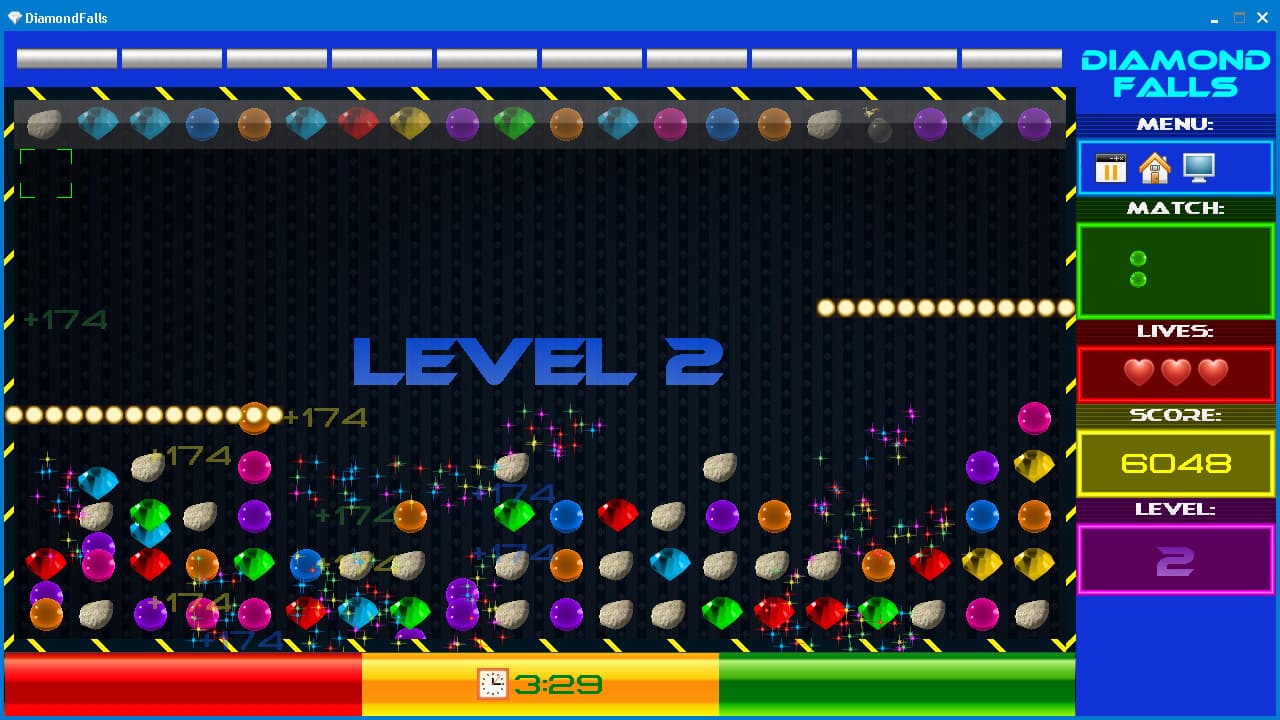This screenshot has height=720, width=1280.
Task: Select the home icon to return to main menu
Action: coord(1155,168)
